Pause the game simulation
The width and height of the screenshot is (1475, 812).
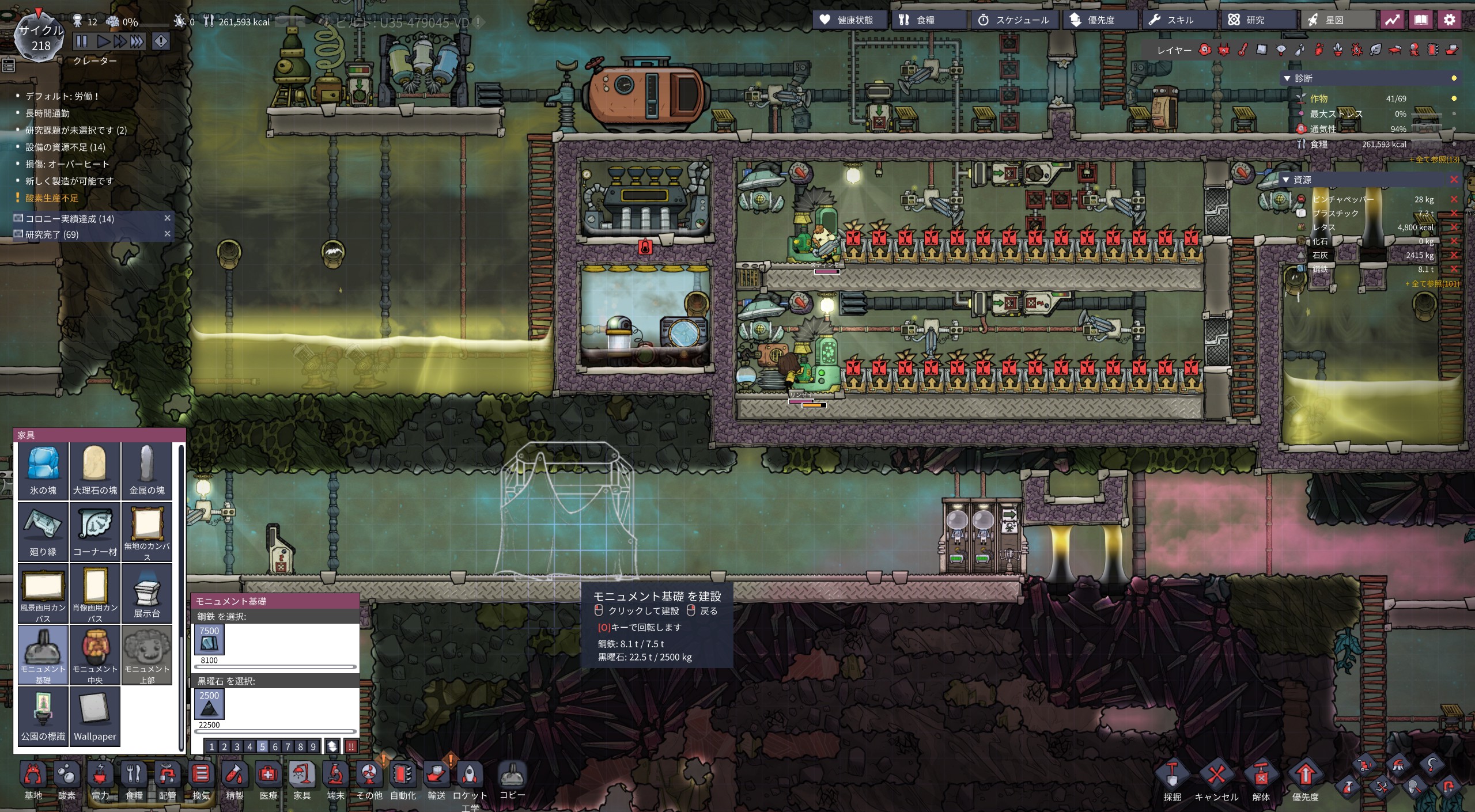click(82, 41)
